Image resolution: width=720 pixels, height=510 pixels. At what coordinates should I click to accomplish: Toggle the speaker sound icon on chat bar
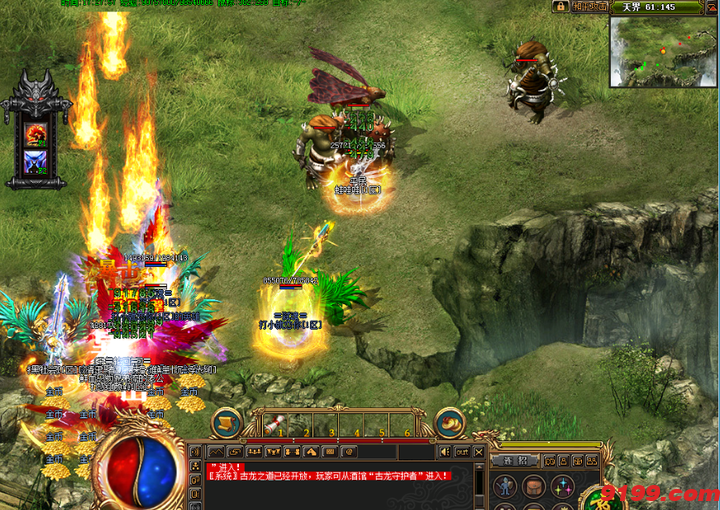[x=444, y=452]
